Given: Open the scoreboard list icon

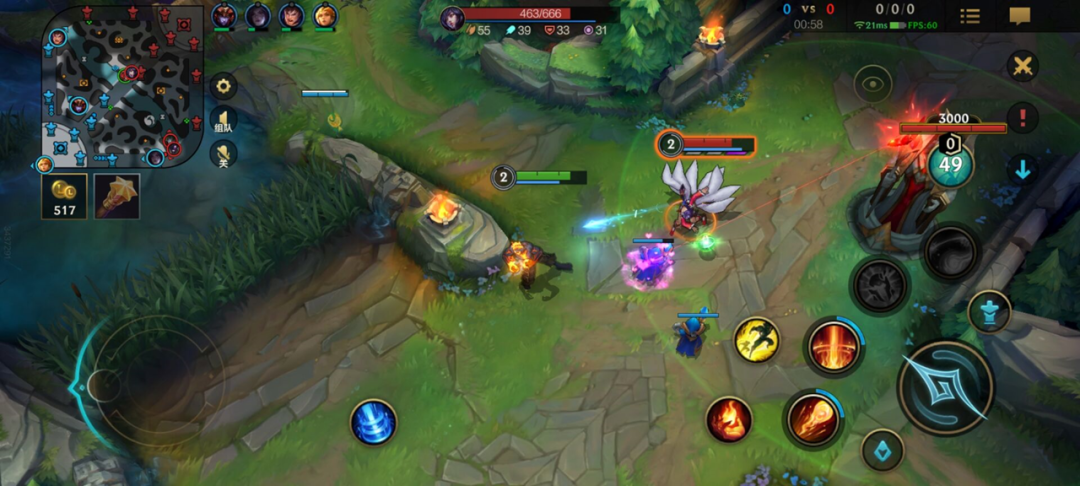Looking at the screenshot, I should tap(969, 16).
